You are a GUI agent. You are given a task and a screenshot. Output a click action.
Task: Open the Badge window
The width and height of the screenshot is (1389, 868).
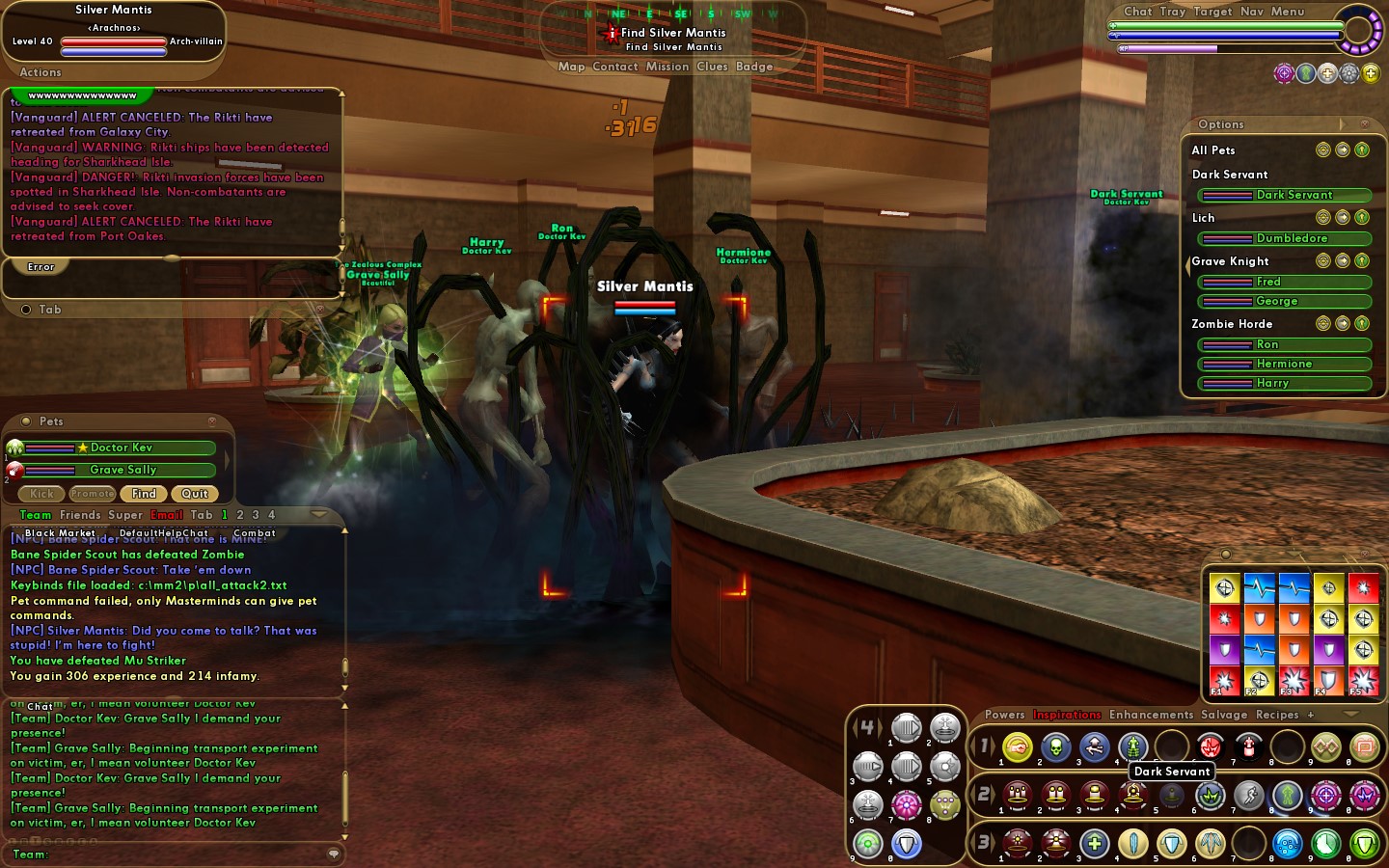[754, 67]
